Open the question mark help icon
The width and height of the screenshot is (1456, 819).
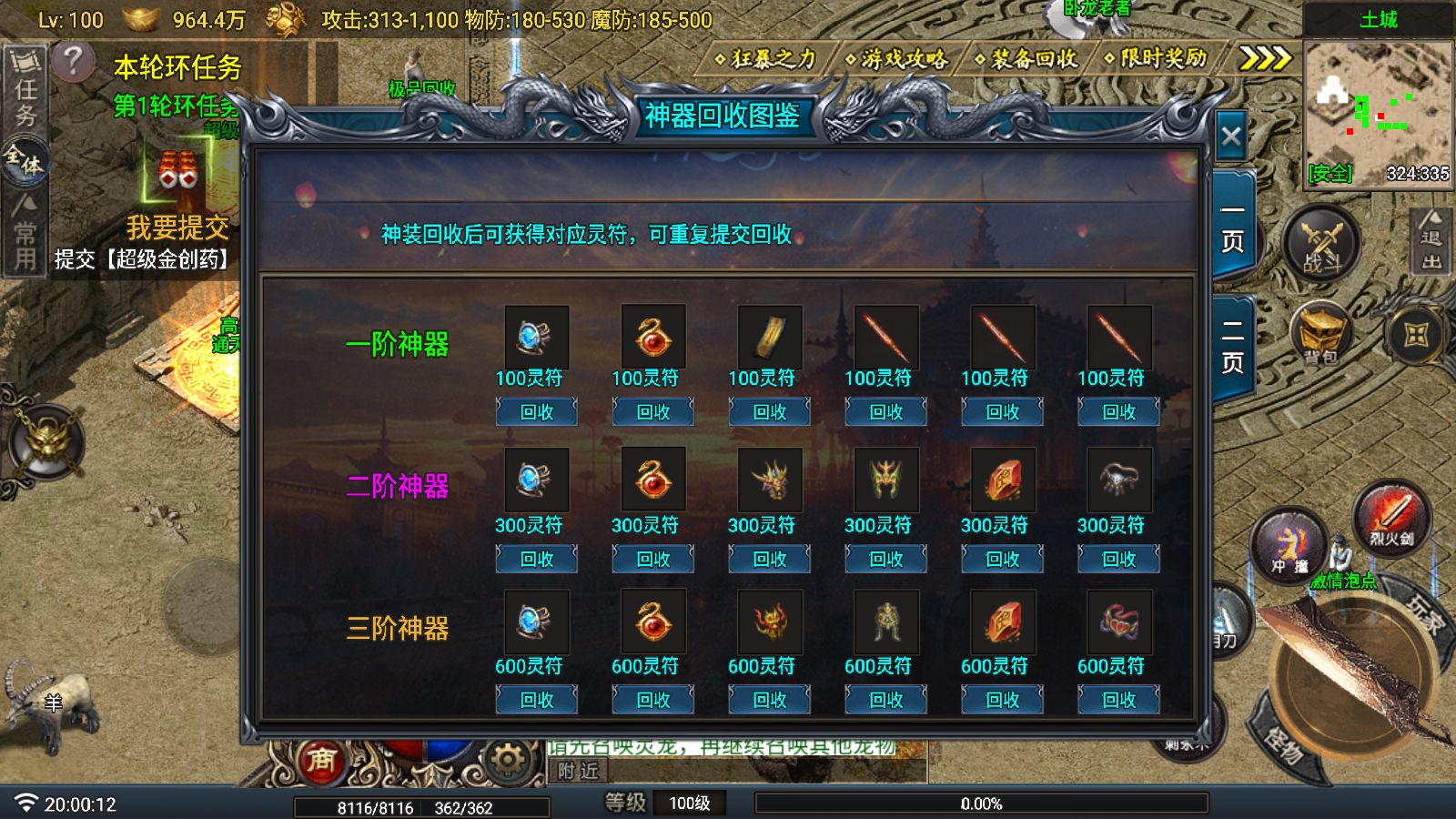(73, 62)
